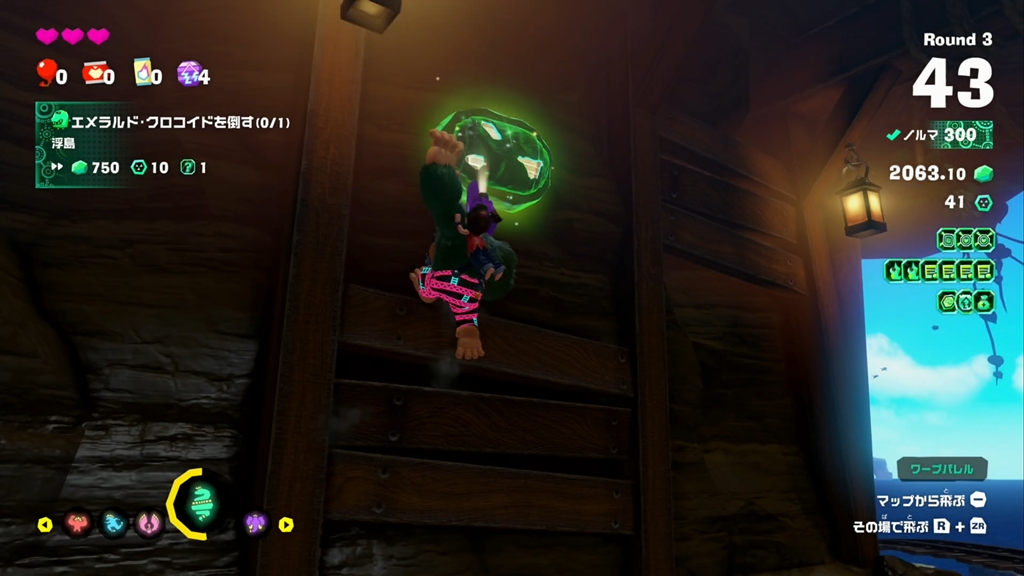Choose the yellow flame drink can icon
Image resolution: width=1024 pixels, height=576 pixels.
coord(141,72)
